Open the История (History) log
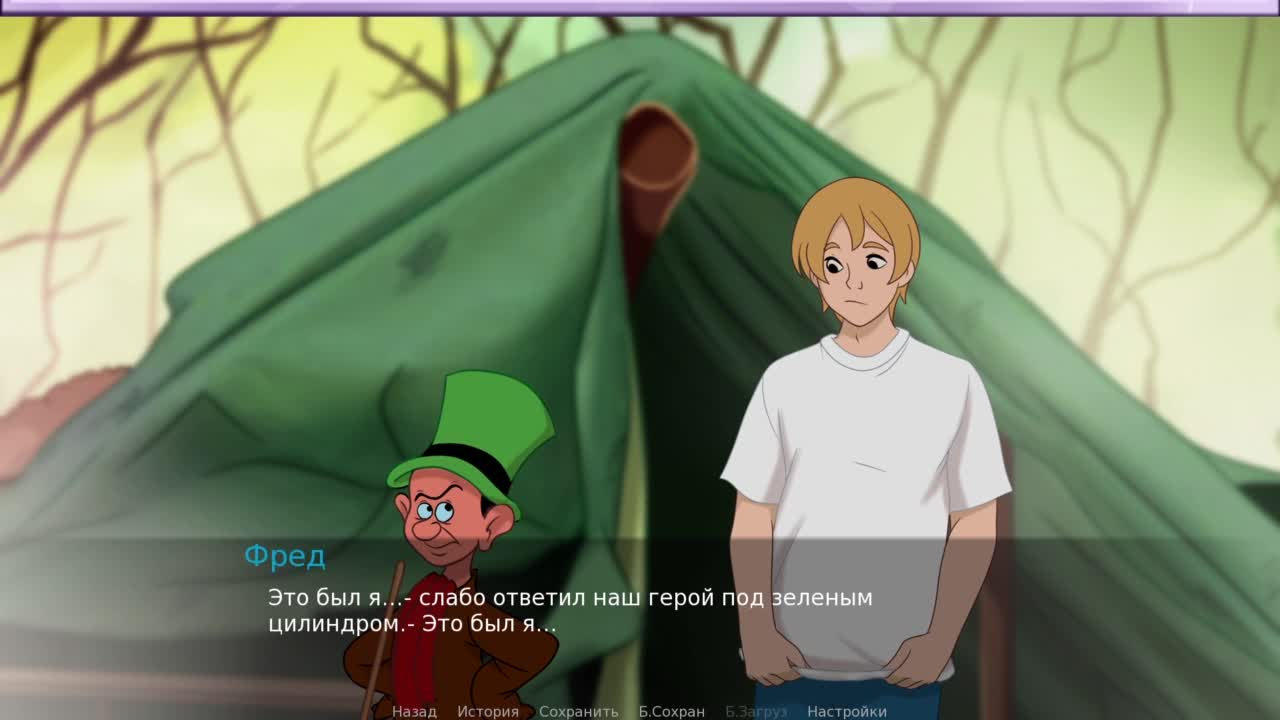Viewport: 1280px width, 720px height. [488, 712]
